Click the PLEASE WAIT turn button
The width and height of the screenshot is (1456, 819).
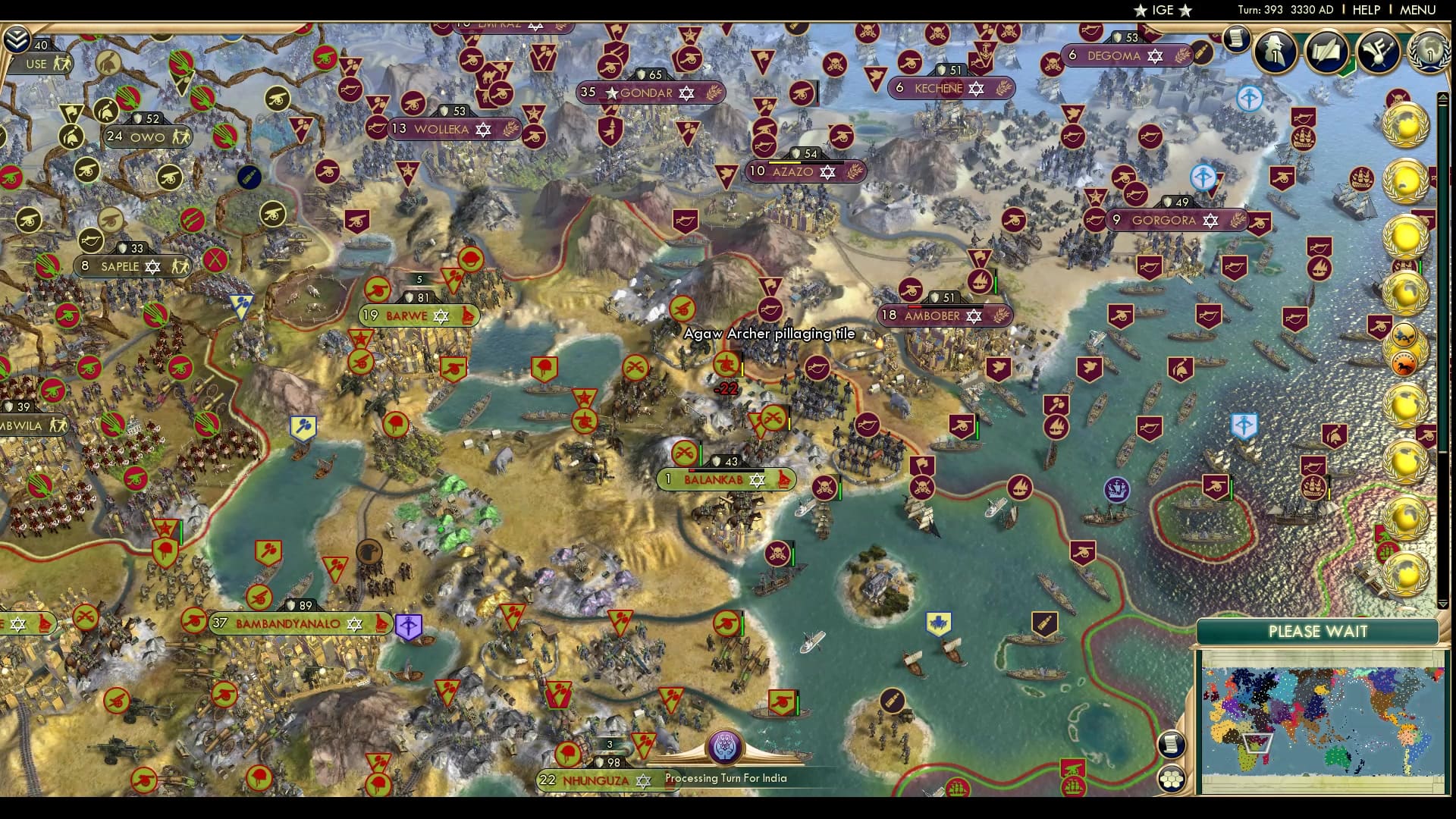1317,632
